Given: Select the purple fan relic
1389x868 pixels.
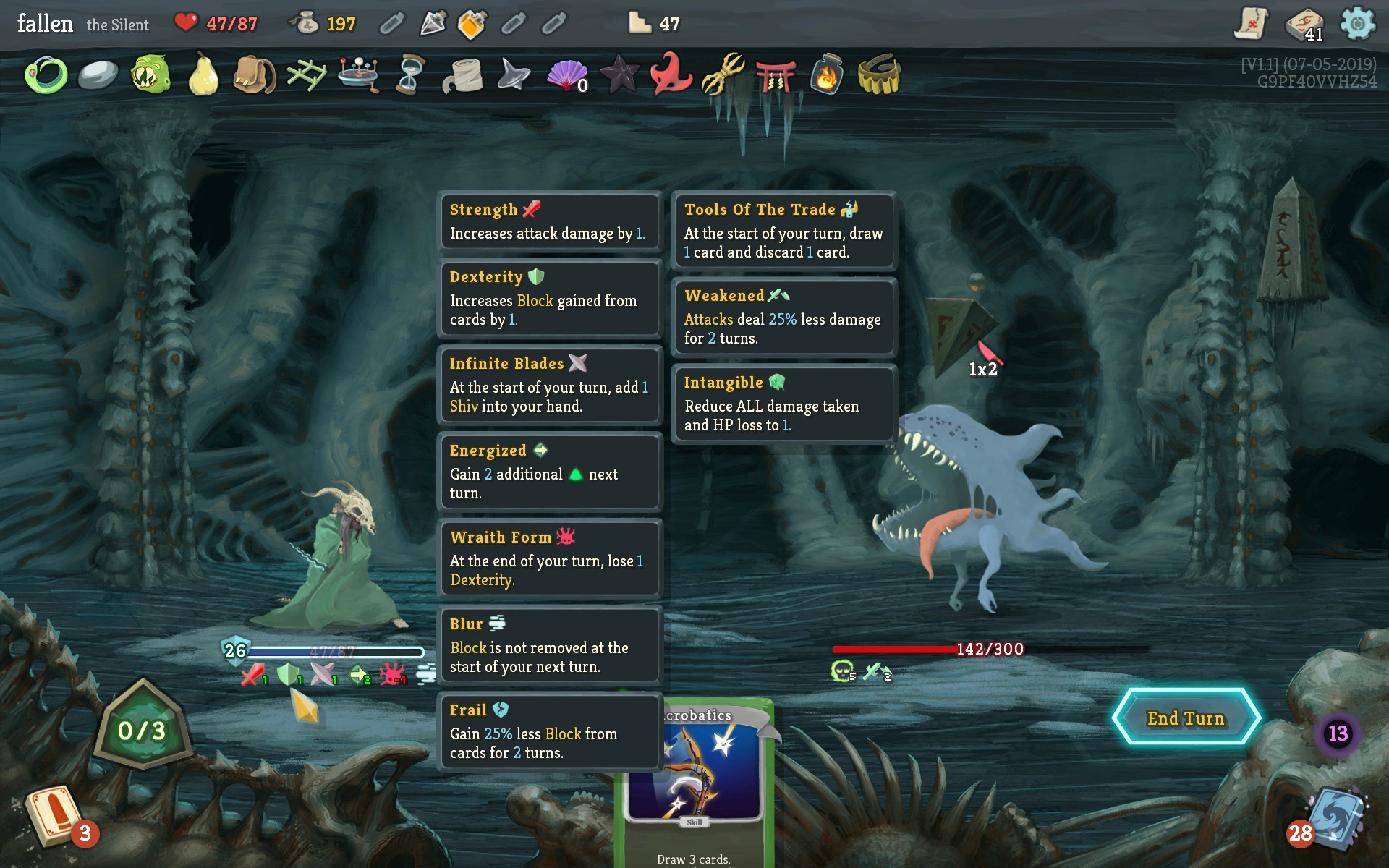Looking at the screenshot, I should (567, 75).
